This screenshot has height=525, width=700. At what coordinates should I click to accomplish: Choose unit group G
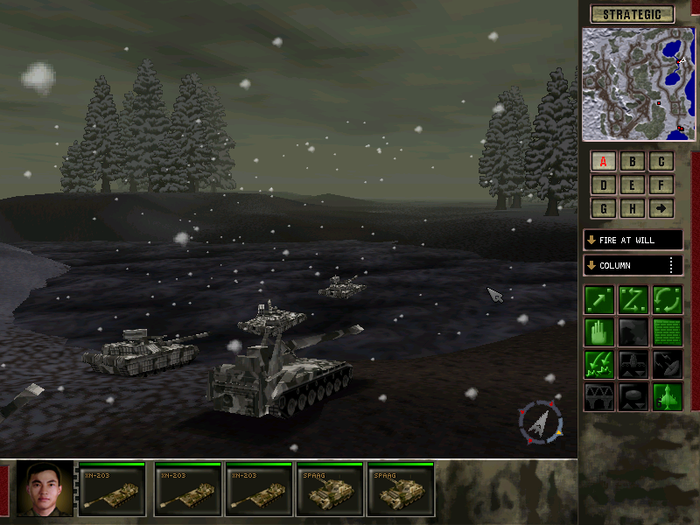coord(603,208)
